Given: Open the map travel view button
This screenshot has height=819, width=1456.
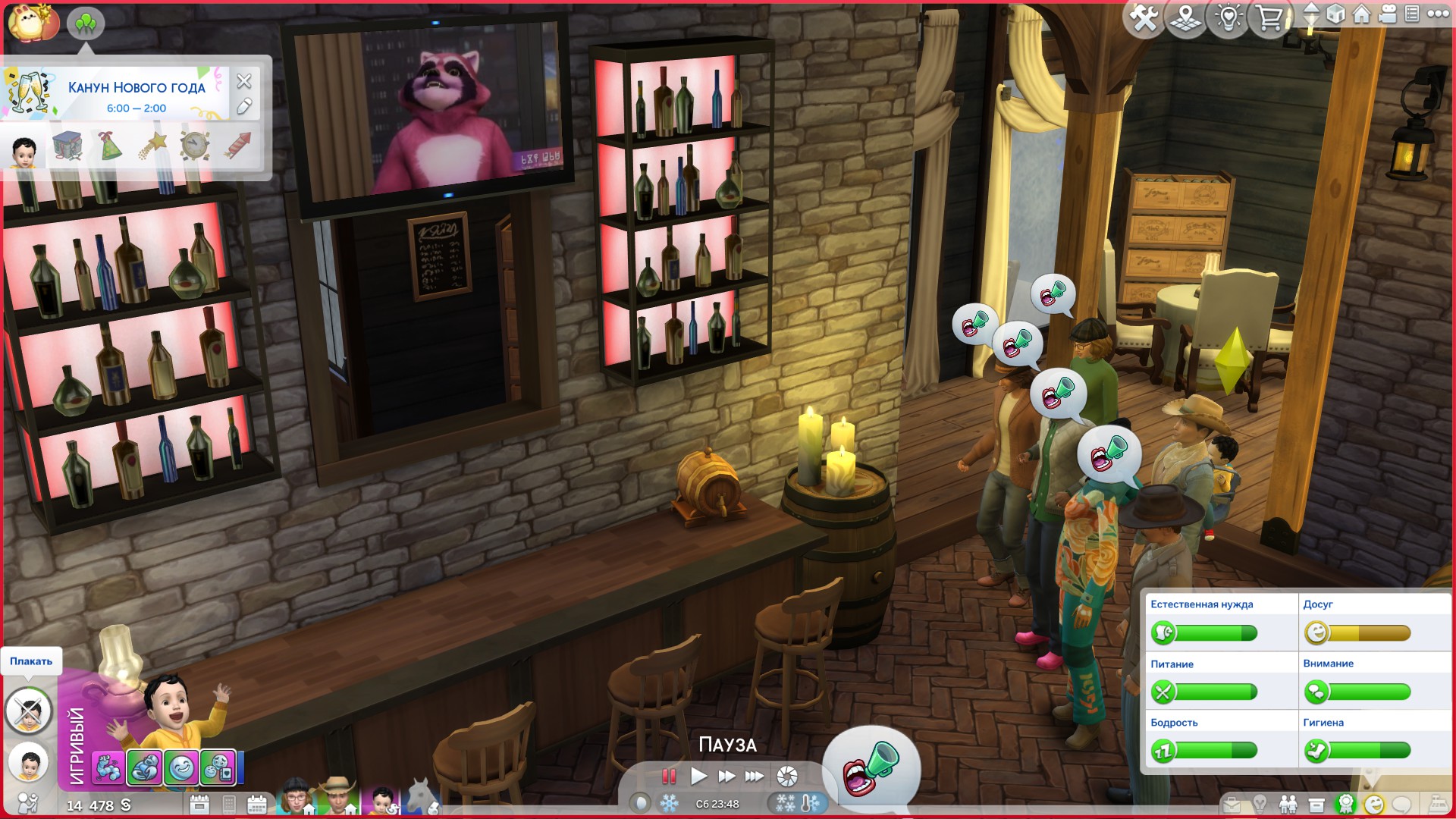Looking at the screenshot, I should click(x=1185, y=17).
